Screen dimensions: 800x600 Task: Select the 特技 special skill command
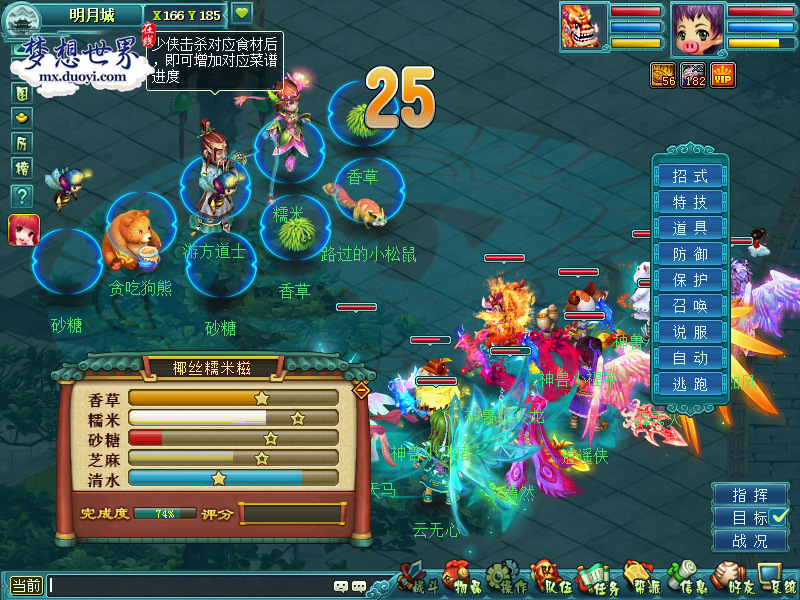click(x=690, y=202)
